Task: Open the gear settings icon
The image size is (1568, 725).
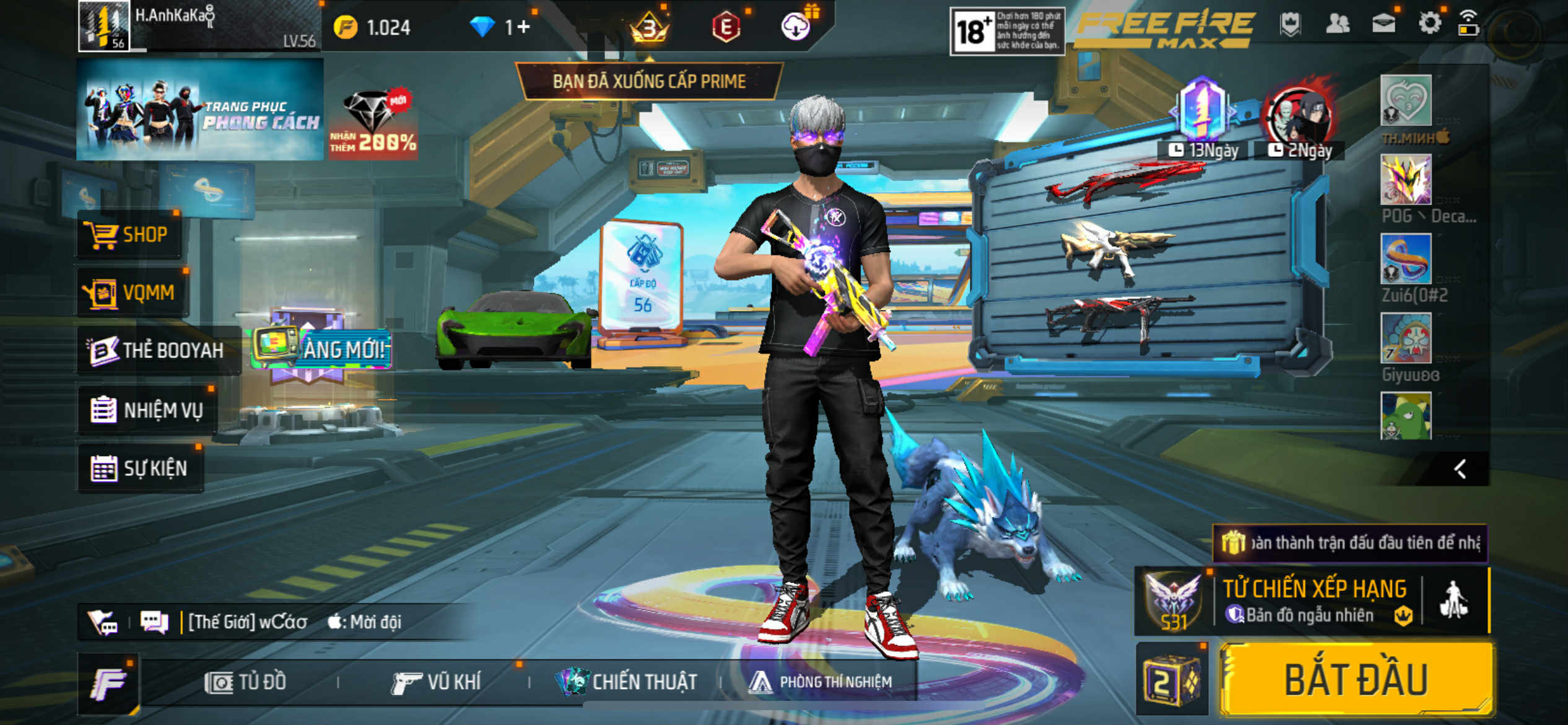Action: tap(1429, 24)
